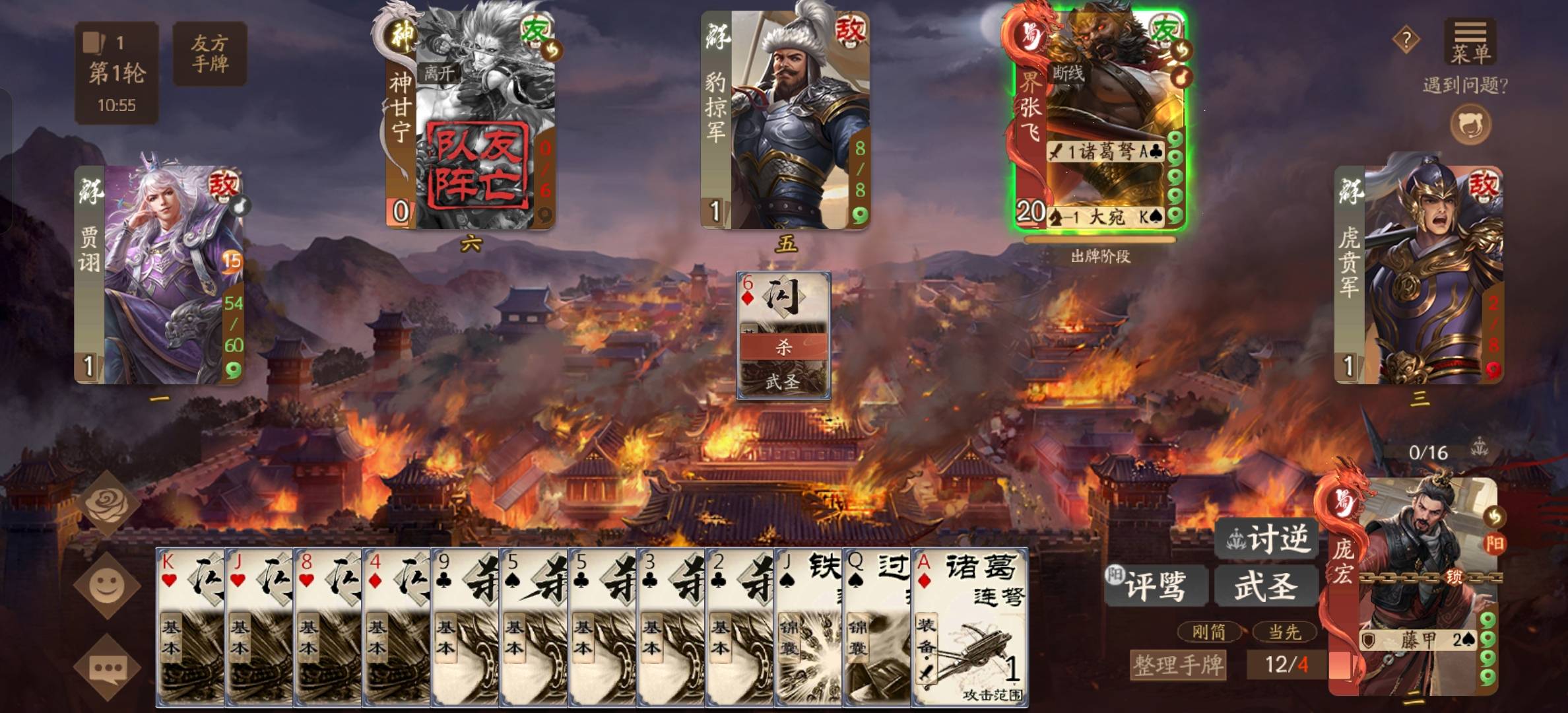1568x713 pixels.
Task: Open the 菜单 menu
Action: point(1469,41)
